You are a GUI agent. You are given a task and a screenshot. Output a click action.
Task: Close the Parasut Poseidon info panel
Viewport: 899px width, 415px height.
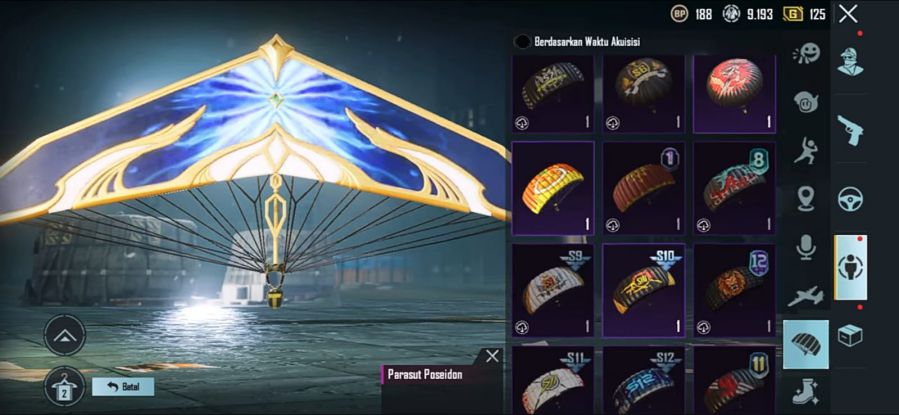(492, 356)
